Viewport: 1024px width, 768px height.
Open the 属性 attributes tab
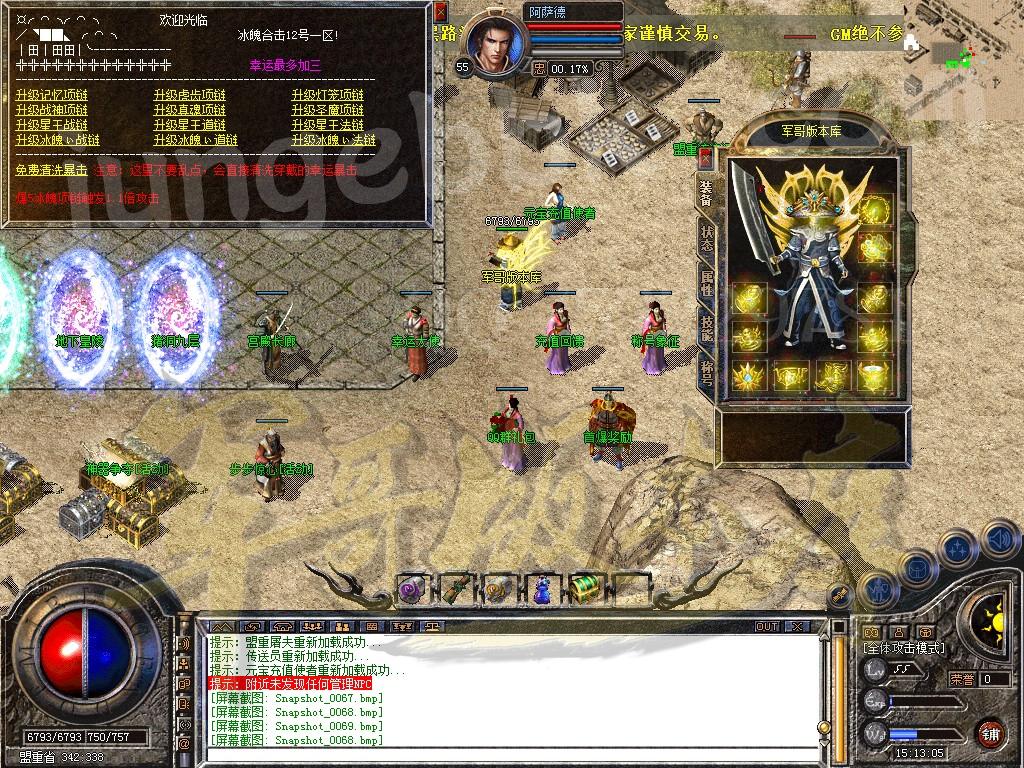click(706, 281)
